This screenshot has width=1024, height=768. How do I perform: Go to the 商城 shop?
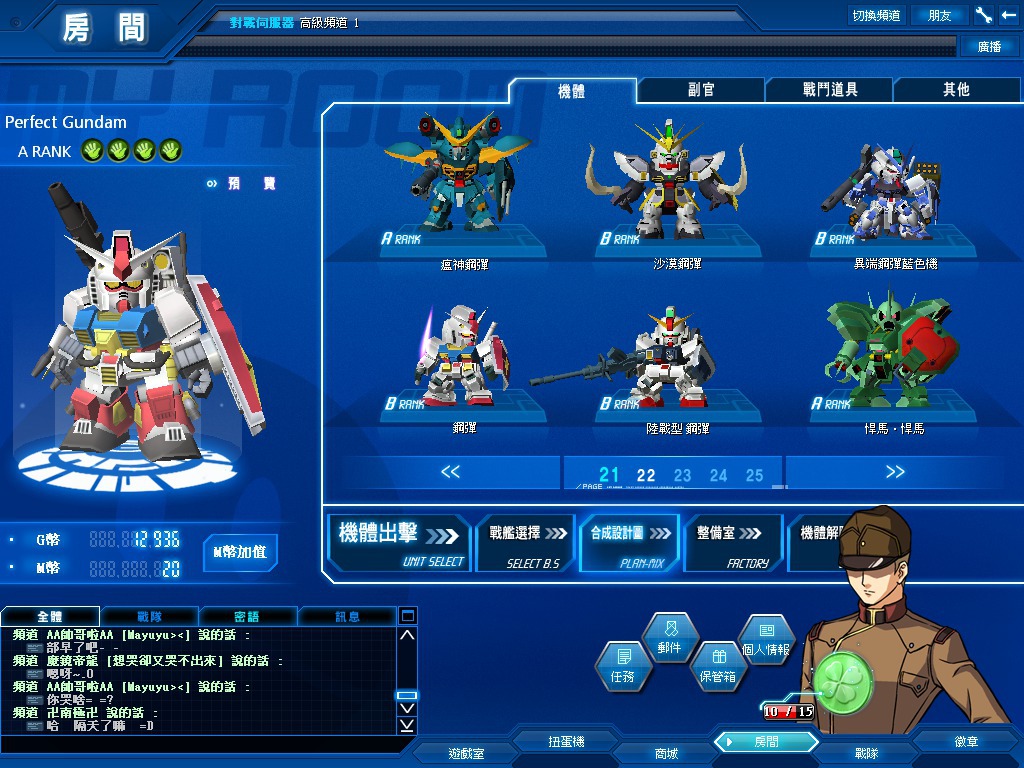(666, 753)
